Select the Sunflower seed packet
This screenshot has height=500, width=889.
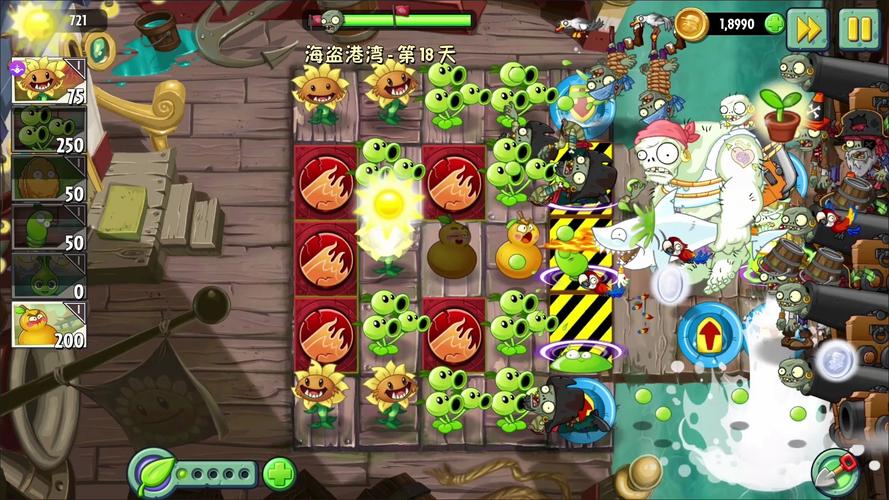48,82
